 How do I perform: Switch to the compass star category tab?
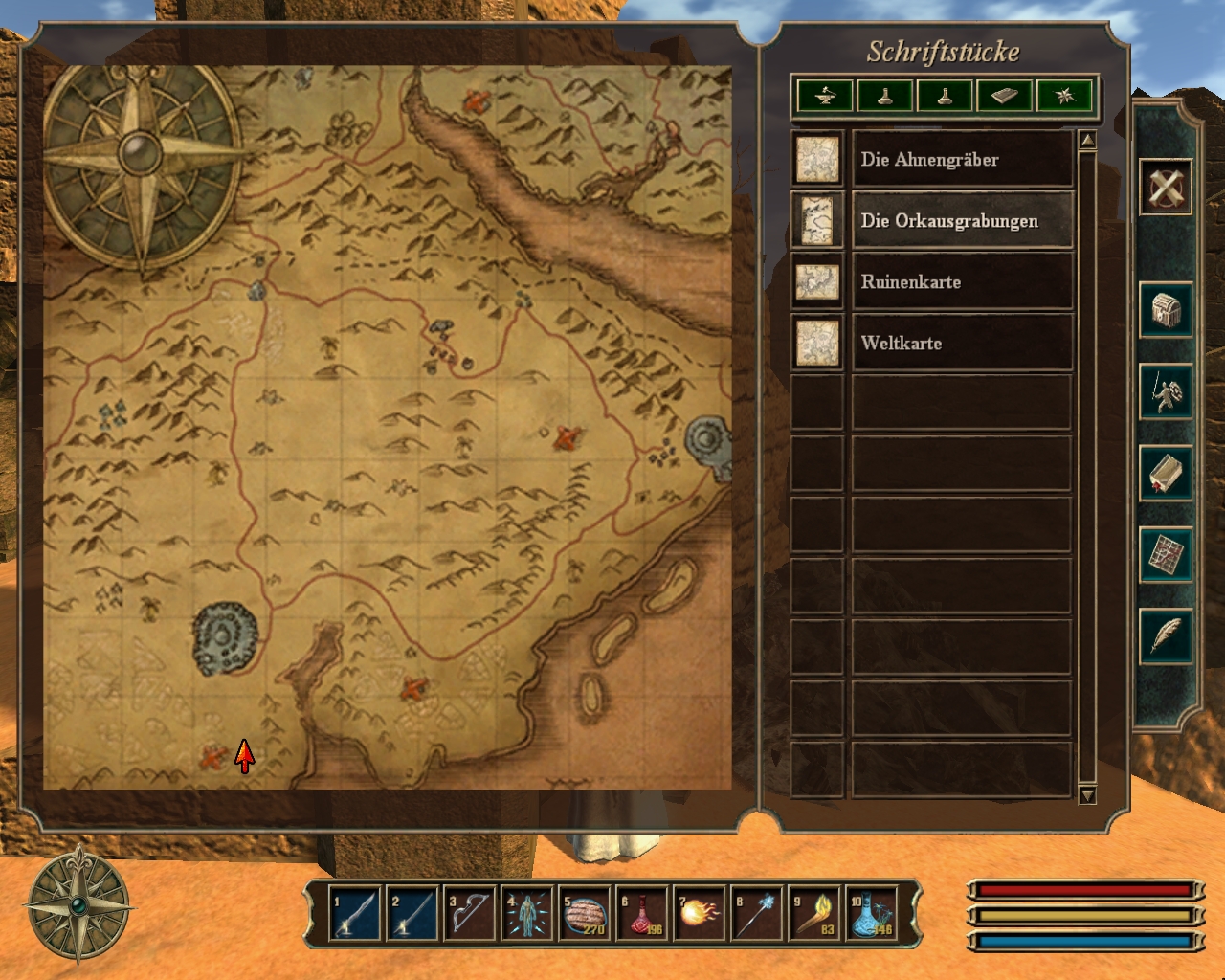pos(1063,96)
